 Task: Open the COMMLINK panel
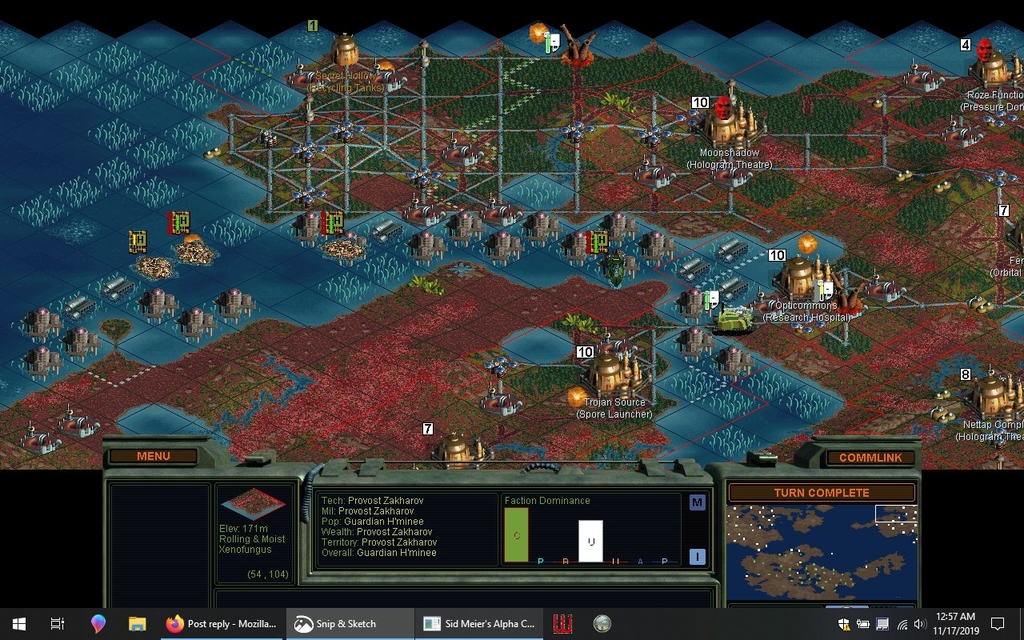(x=870, y=458)
